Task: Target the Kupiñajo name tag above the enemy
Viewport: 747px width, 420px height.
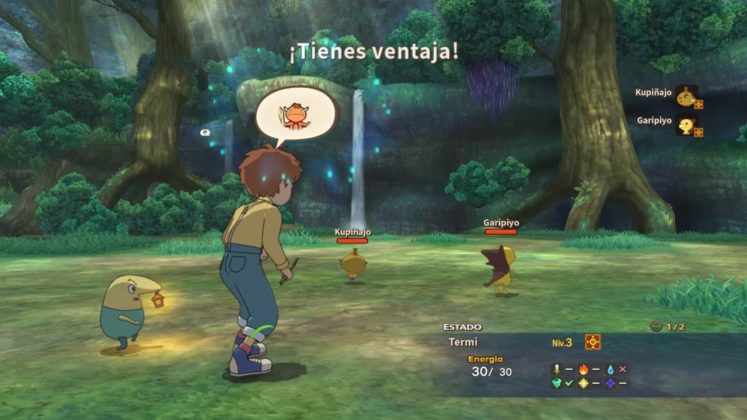Action: 353,232
